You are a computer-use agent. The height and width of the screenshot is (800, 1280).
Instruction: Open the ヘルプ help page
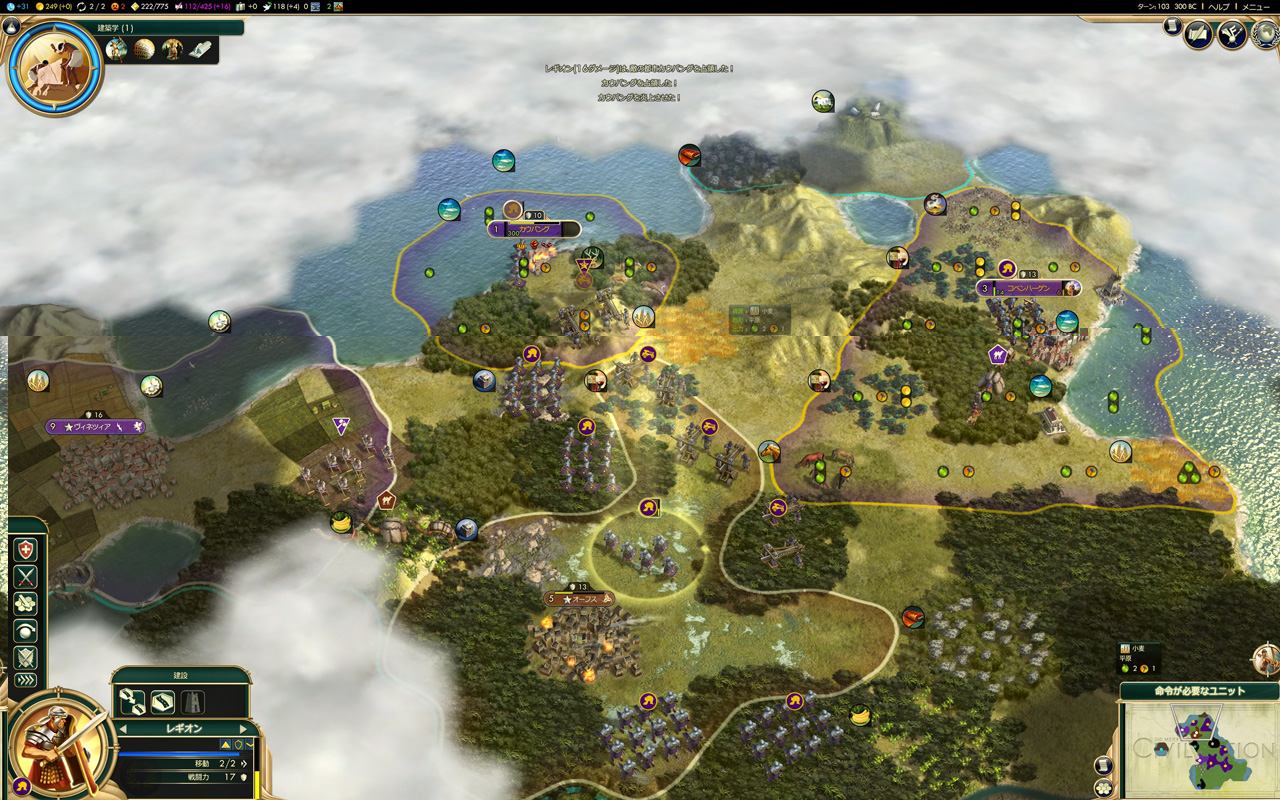pyautogui.click(x=1219, y=6)
